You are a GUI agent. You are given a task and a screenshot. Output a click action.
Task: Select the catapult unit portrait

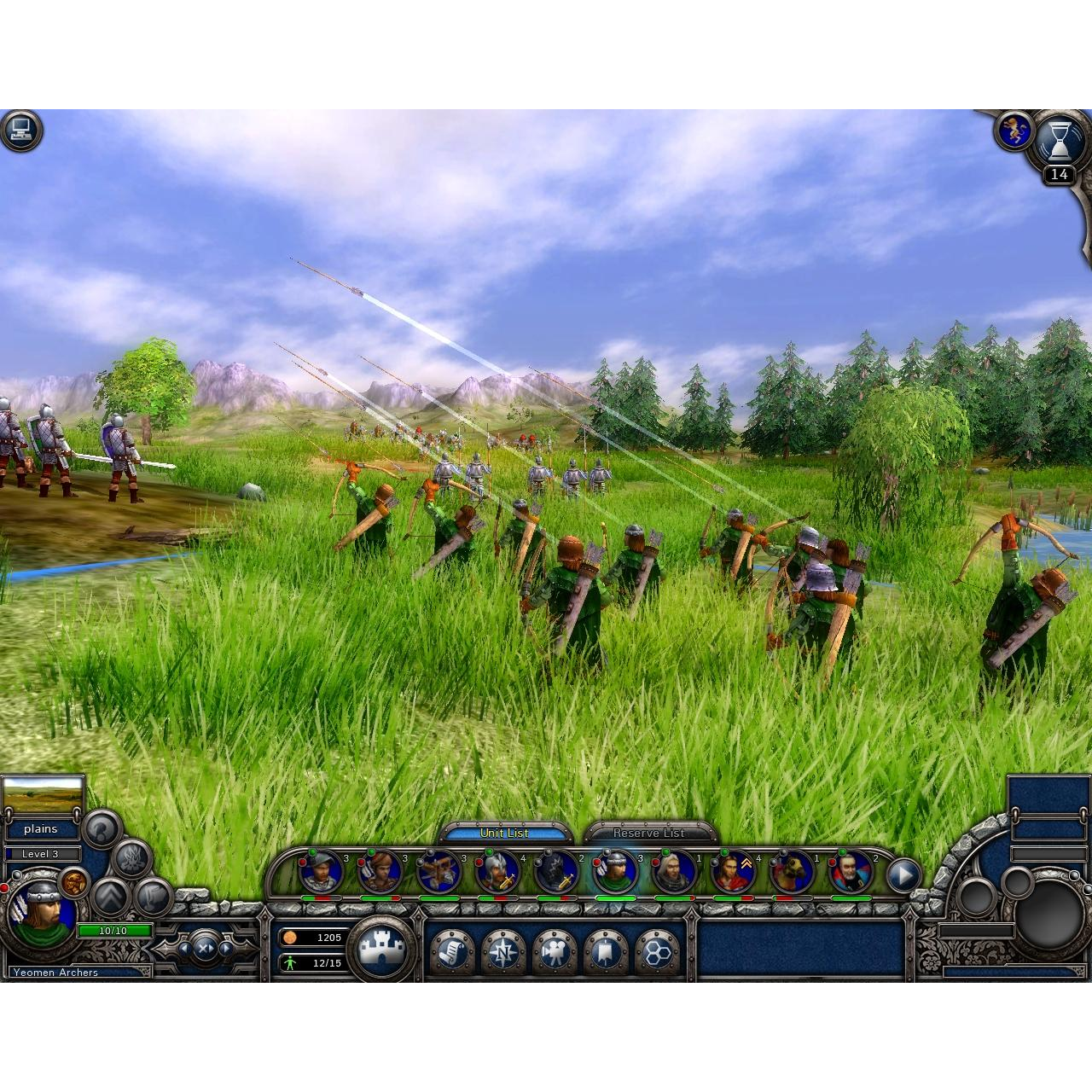click(439, 872)
